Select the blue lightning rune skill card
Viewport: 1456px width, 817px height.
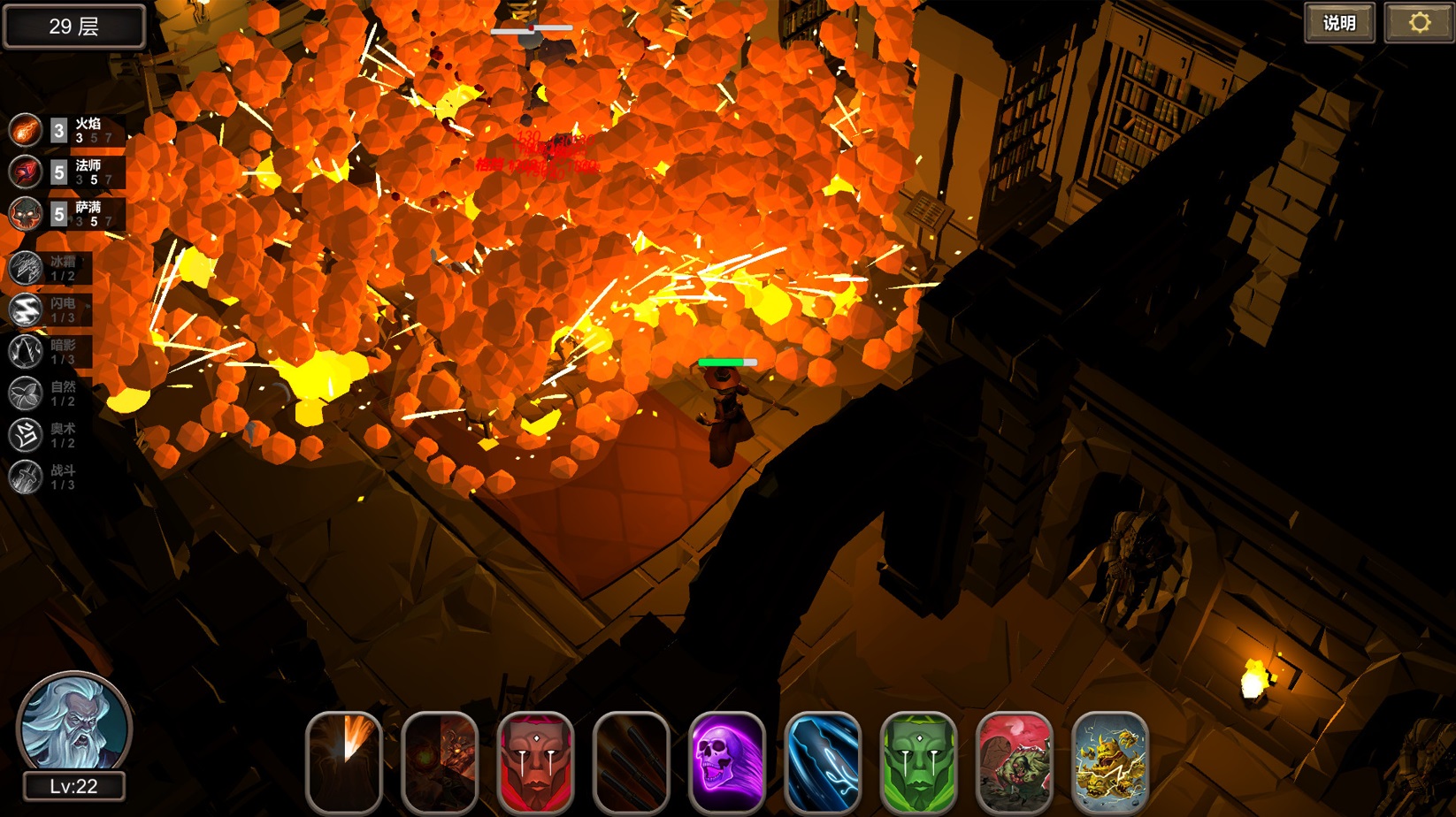click(823, 762)
